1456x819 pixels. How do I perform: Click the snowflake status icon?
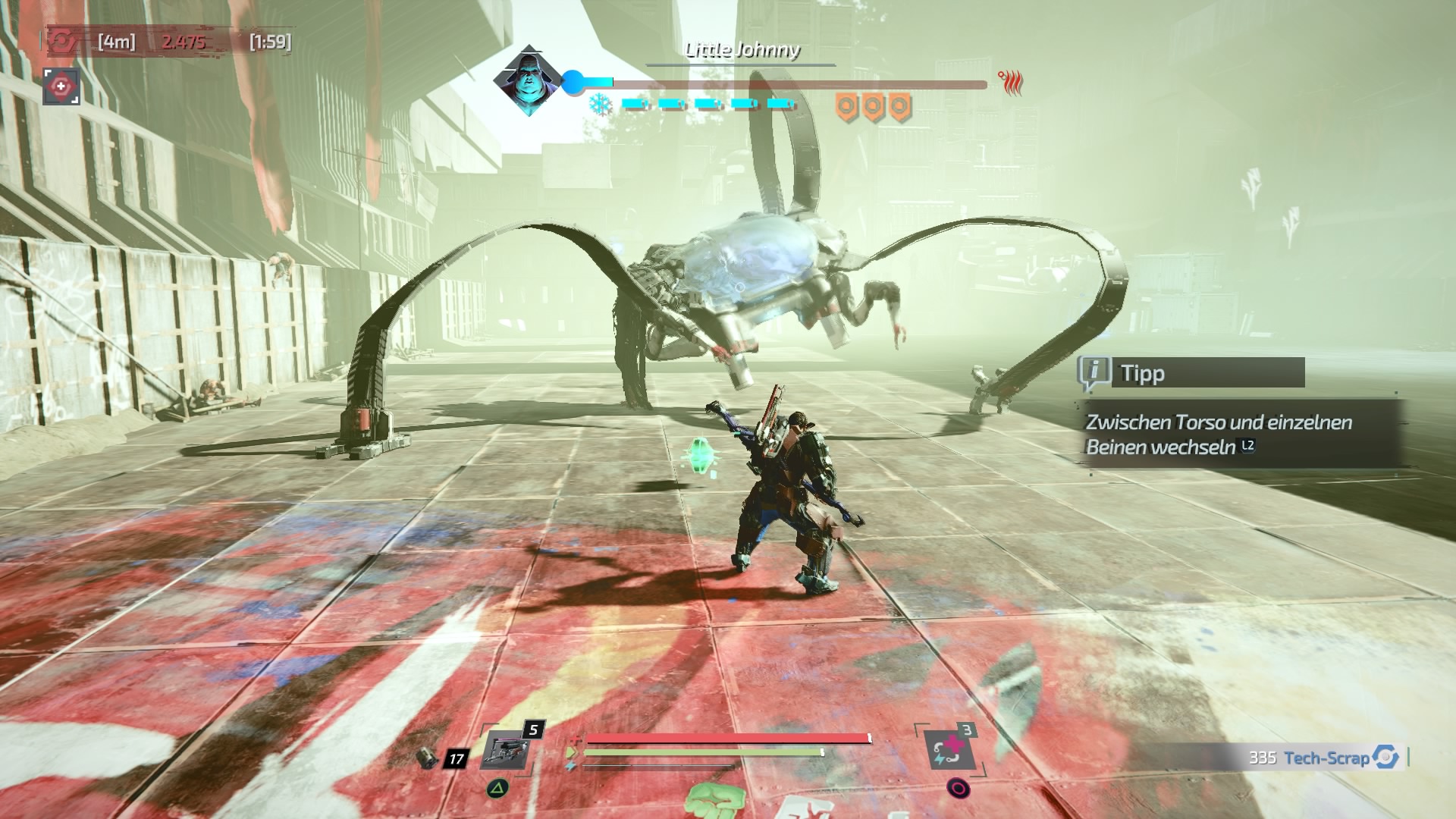pos(601,104)
